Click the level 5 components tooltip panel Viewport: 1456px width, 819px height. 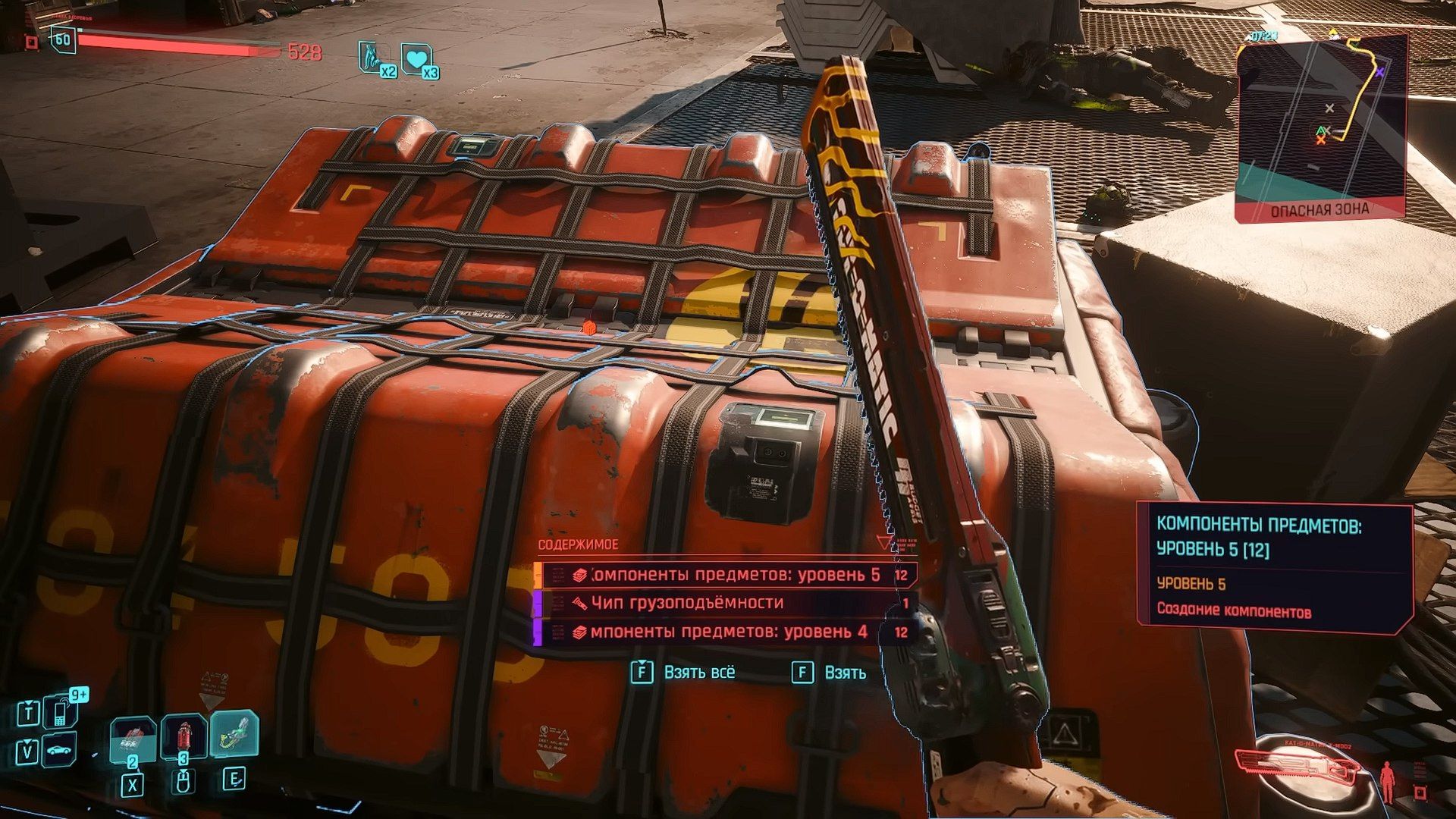1274,568
